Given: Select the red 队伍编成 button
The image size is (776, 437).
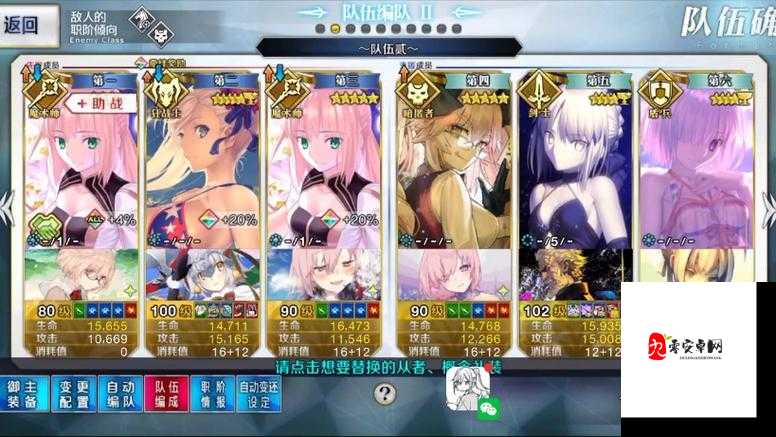Looking at the screenshot, I should pos(165,395).
